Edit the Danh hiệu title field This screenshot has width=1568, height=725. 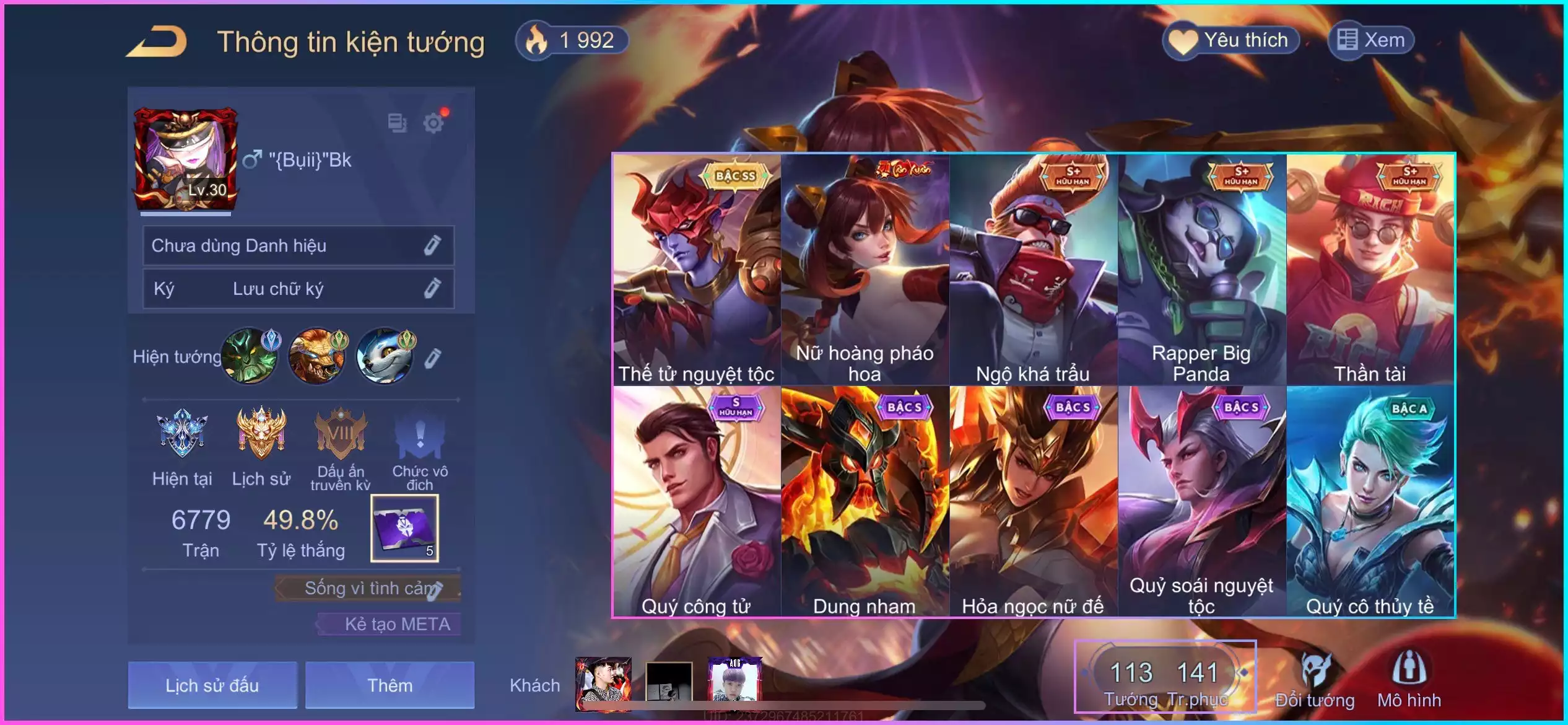(432, 245)
